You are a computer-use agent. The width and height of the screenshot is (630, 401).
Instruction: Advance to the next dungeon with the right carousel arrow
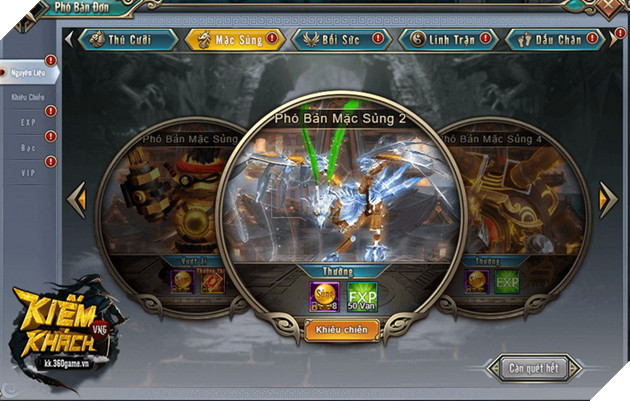click(607, 200)
